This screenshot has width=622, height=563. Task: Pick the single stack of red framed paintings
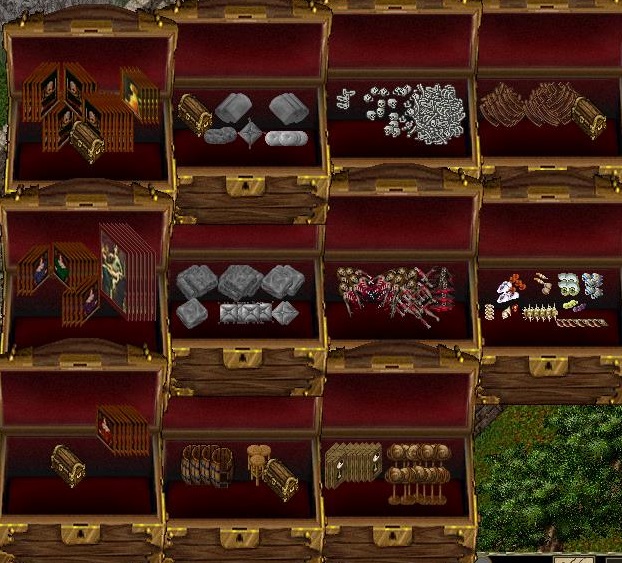click(x=123, y=430)
